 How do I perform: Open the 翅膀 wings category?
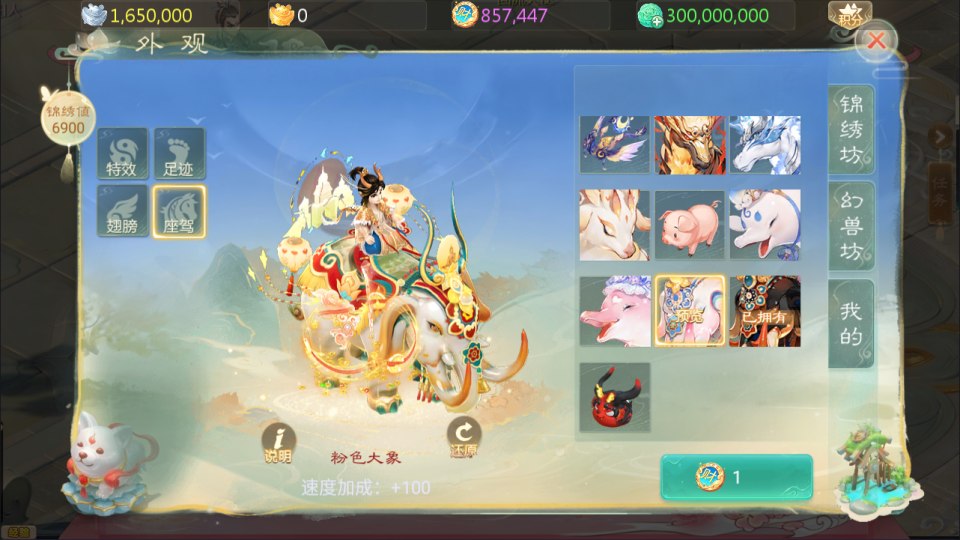123,210
